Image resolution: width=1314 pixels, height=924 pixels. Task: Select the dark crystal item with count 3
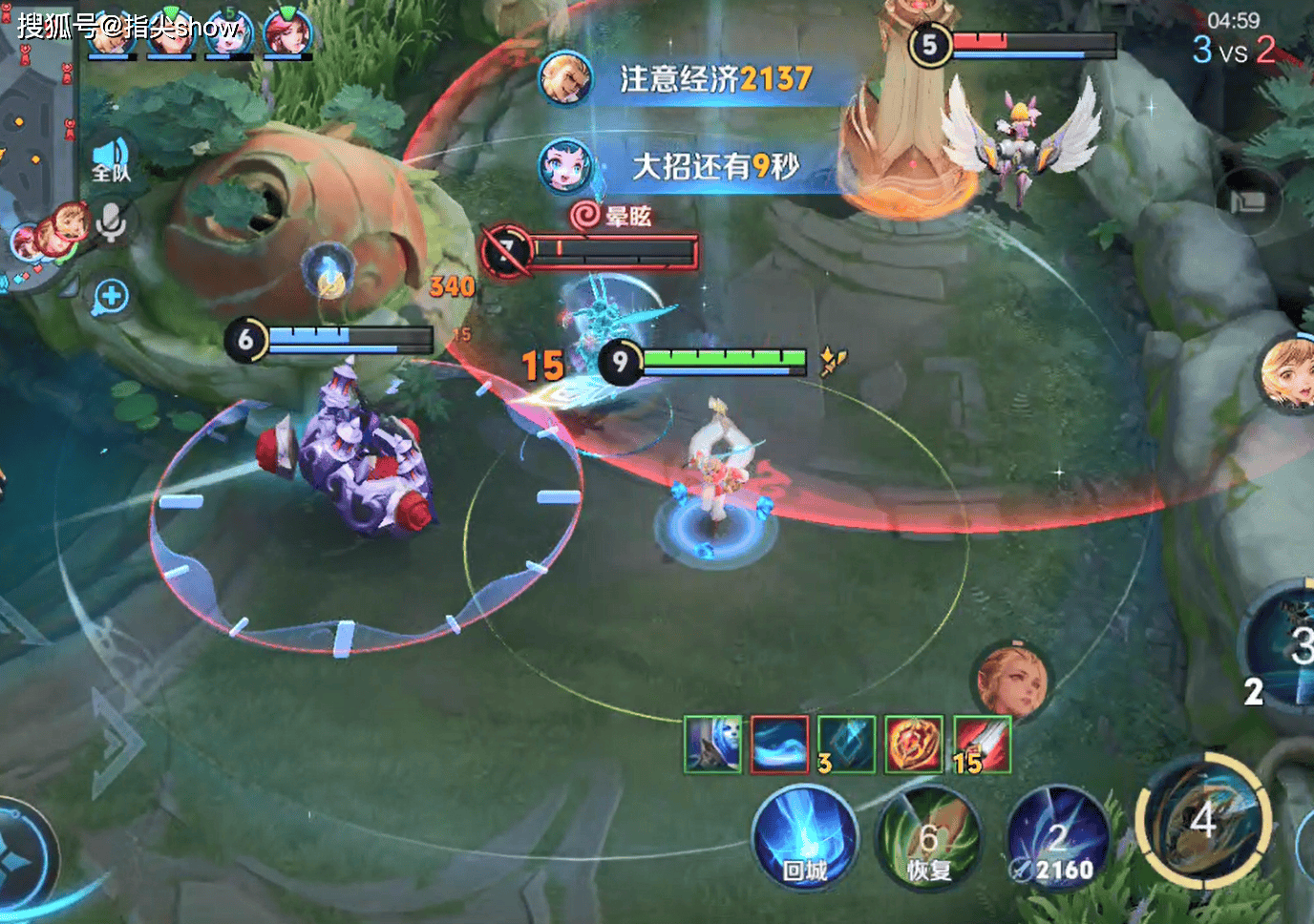(846, 745)
